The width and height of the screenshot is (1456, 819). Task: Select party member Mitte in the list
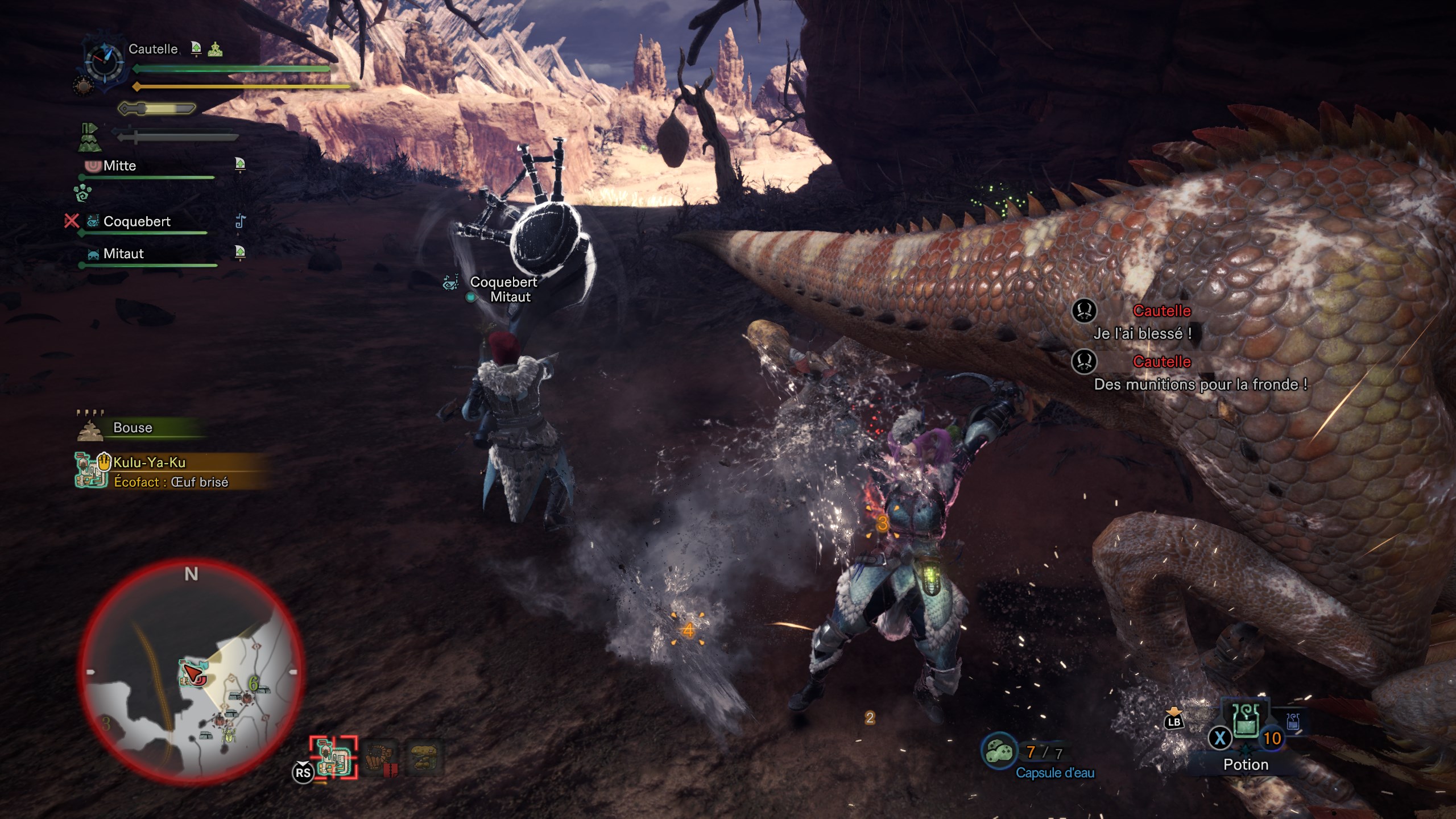(x=120, y=166)
